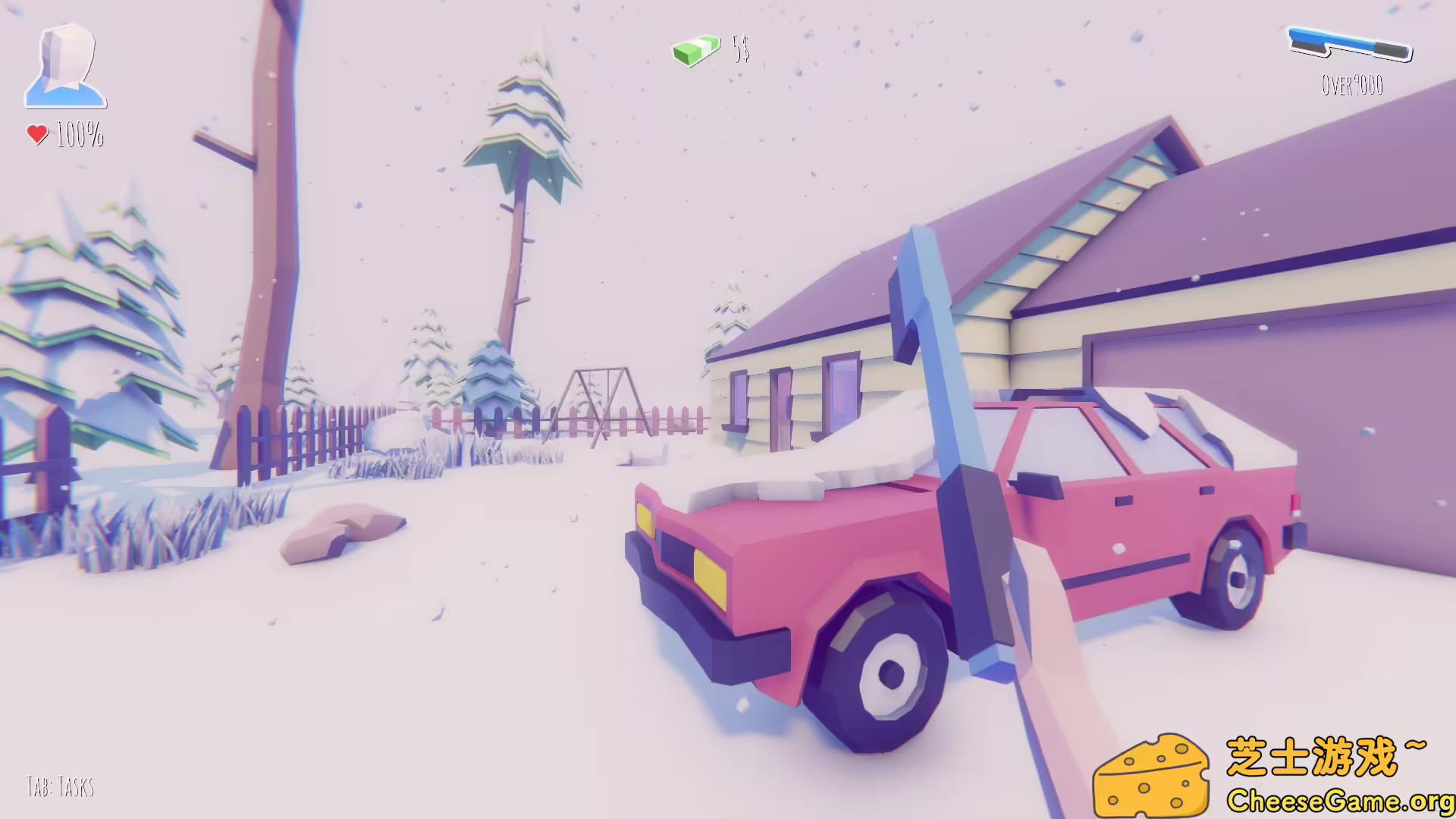This screenshot has width=1456, height=819.
Task: Click the red heart health icon
Action: point(36,133)
